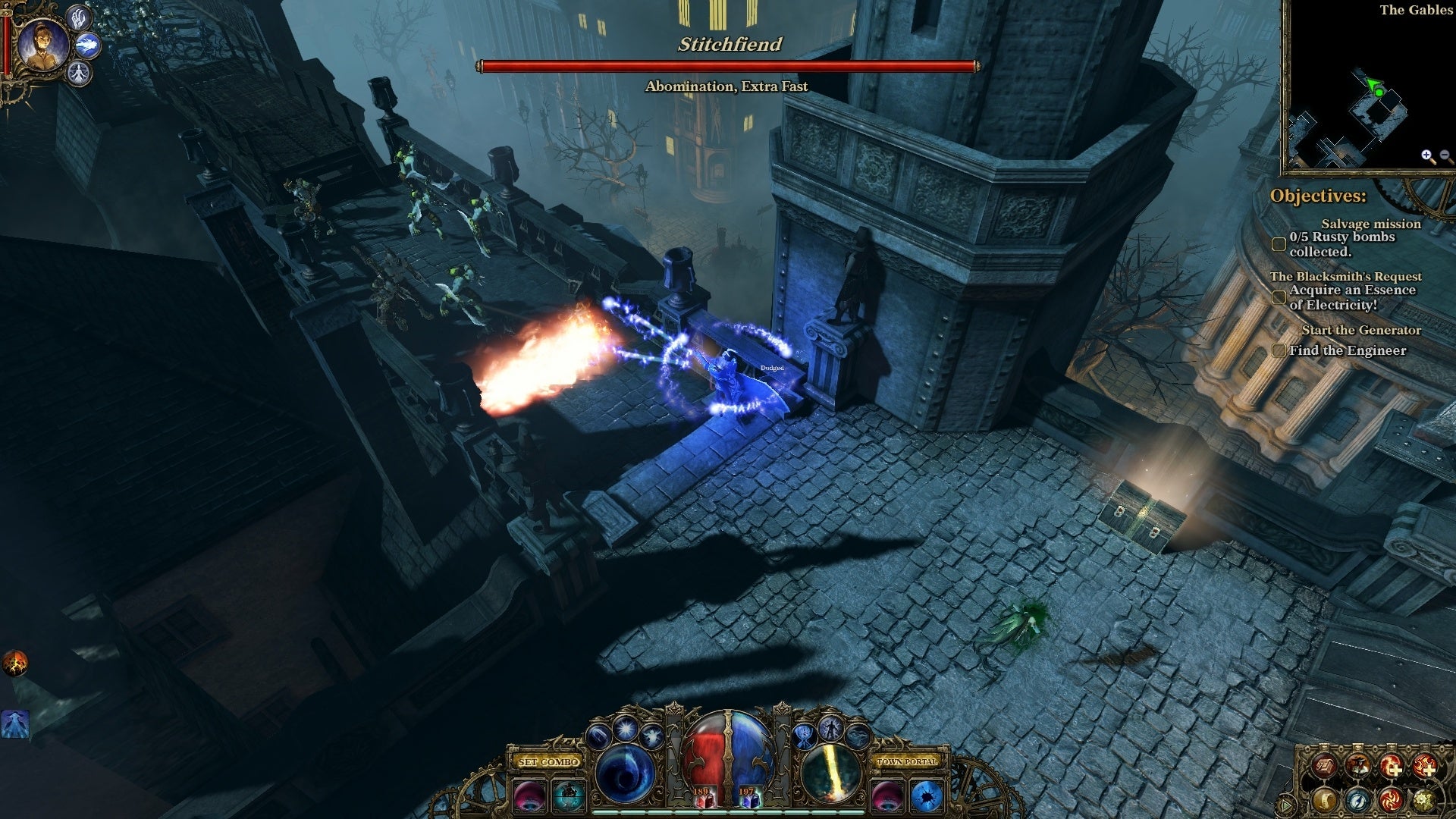Activate the large blue vortex skill
Screen dimensions: 1456x819
[x=625, y=773]
